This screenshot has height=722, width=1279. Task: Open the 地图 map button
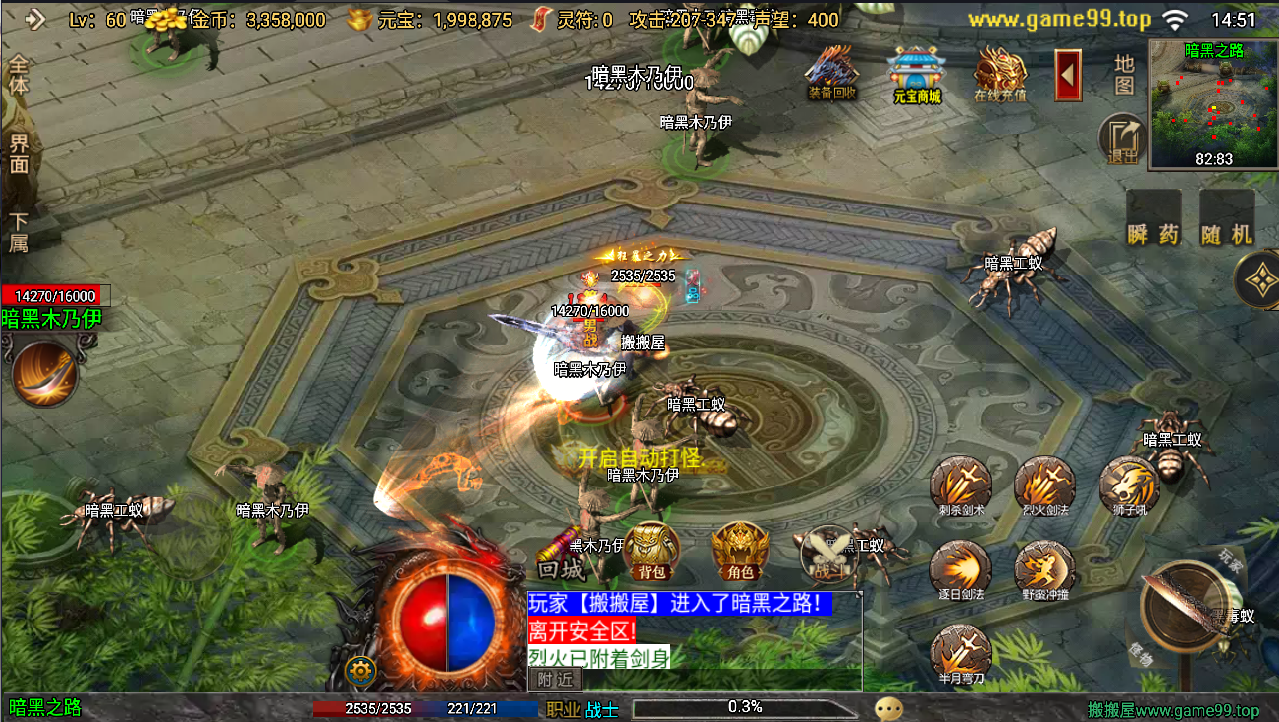click(1125, 75)
